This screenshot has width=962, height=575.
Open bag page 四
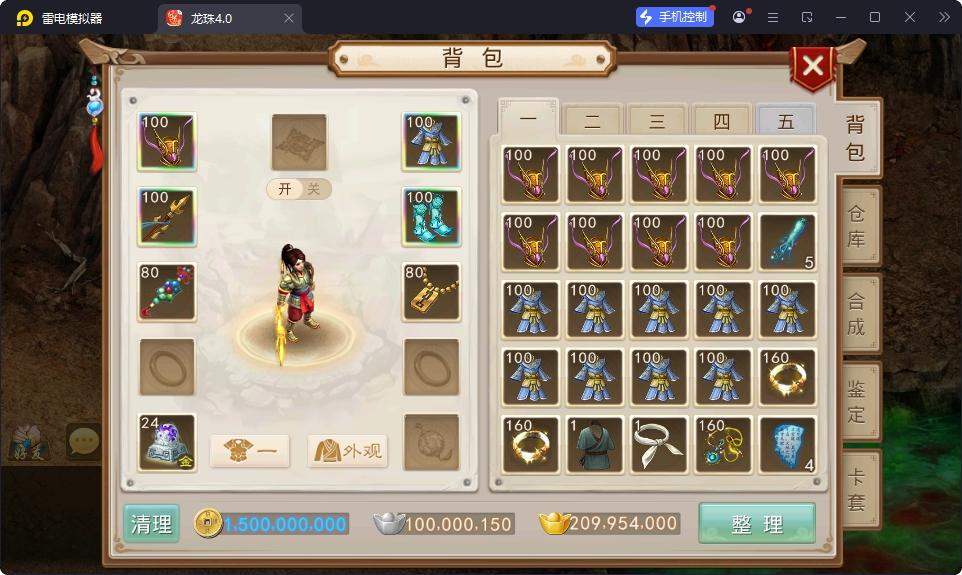tap(721, 122)
